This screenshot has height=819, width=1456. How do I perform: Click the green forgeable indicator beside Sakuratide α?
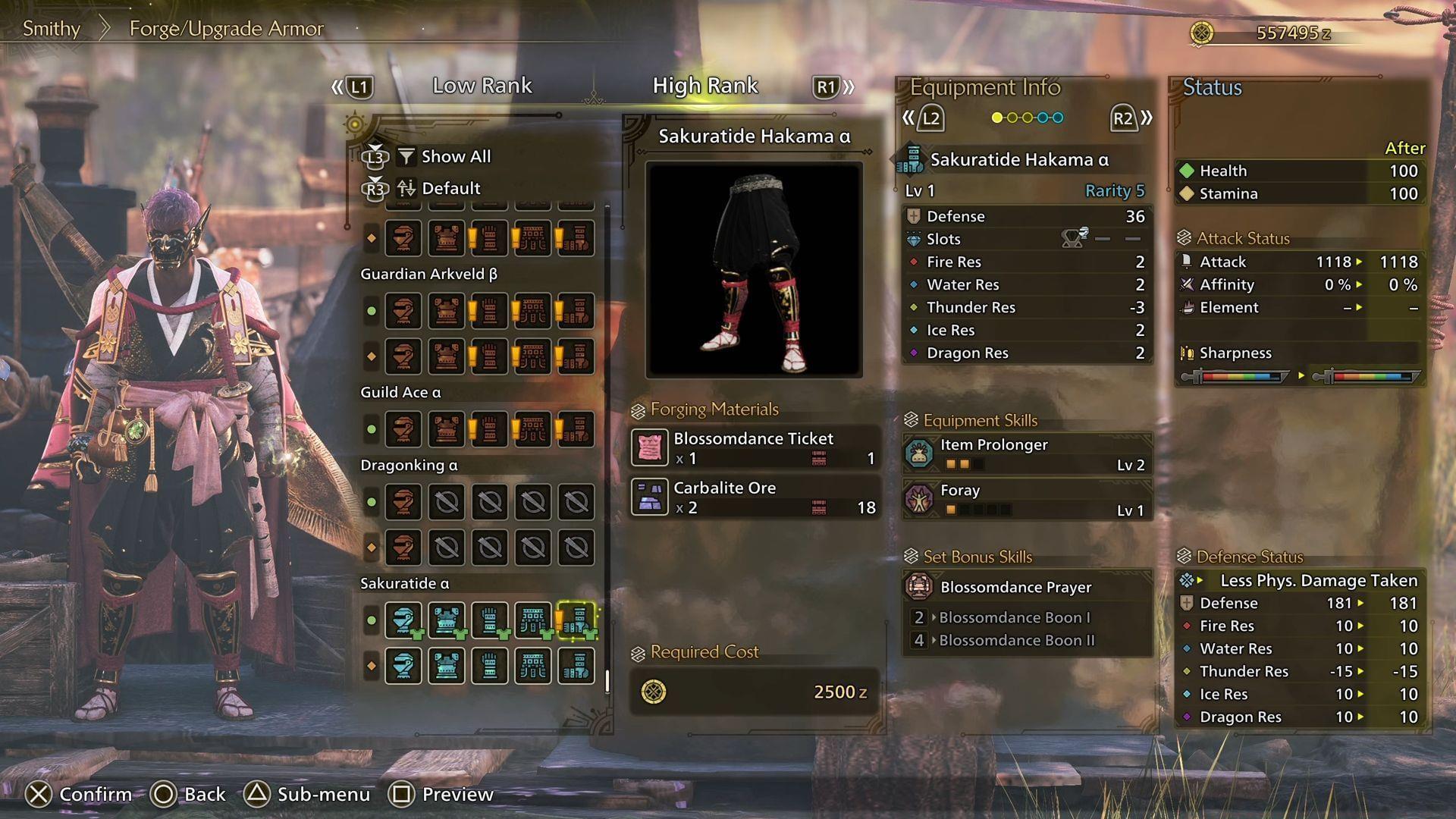[371, 620]
